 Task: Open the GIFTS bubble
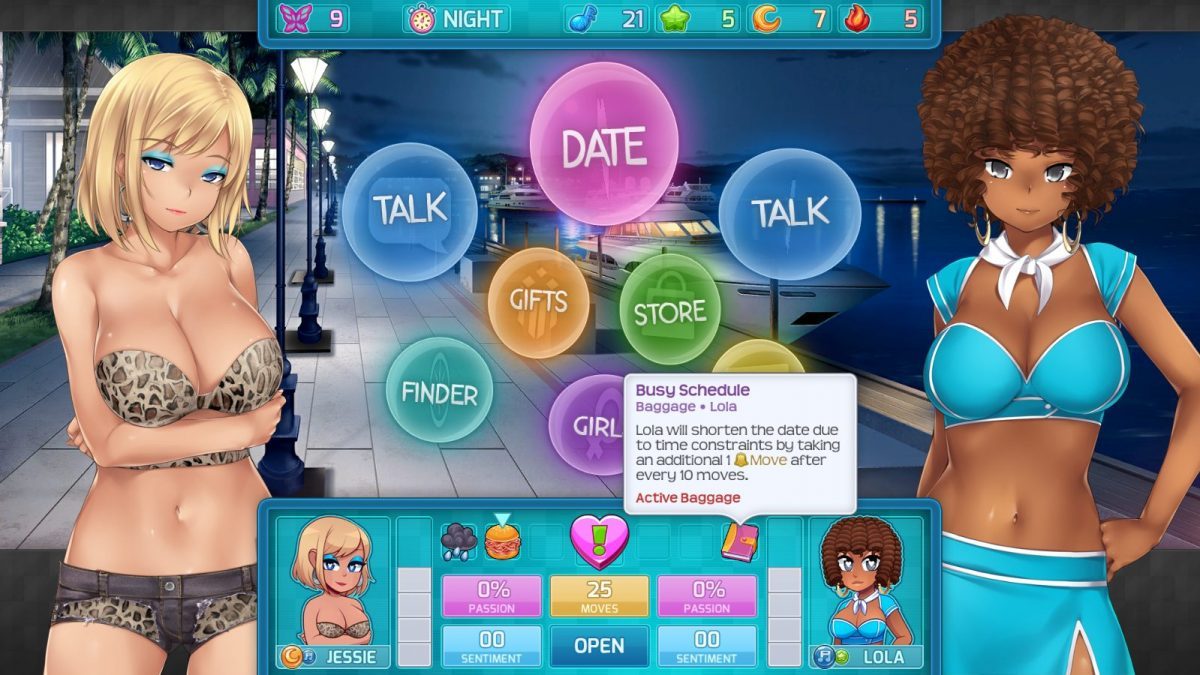pos(538,302)
